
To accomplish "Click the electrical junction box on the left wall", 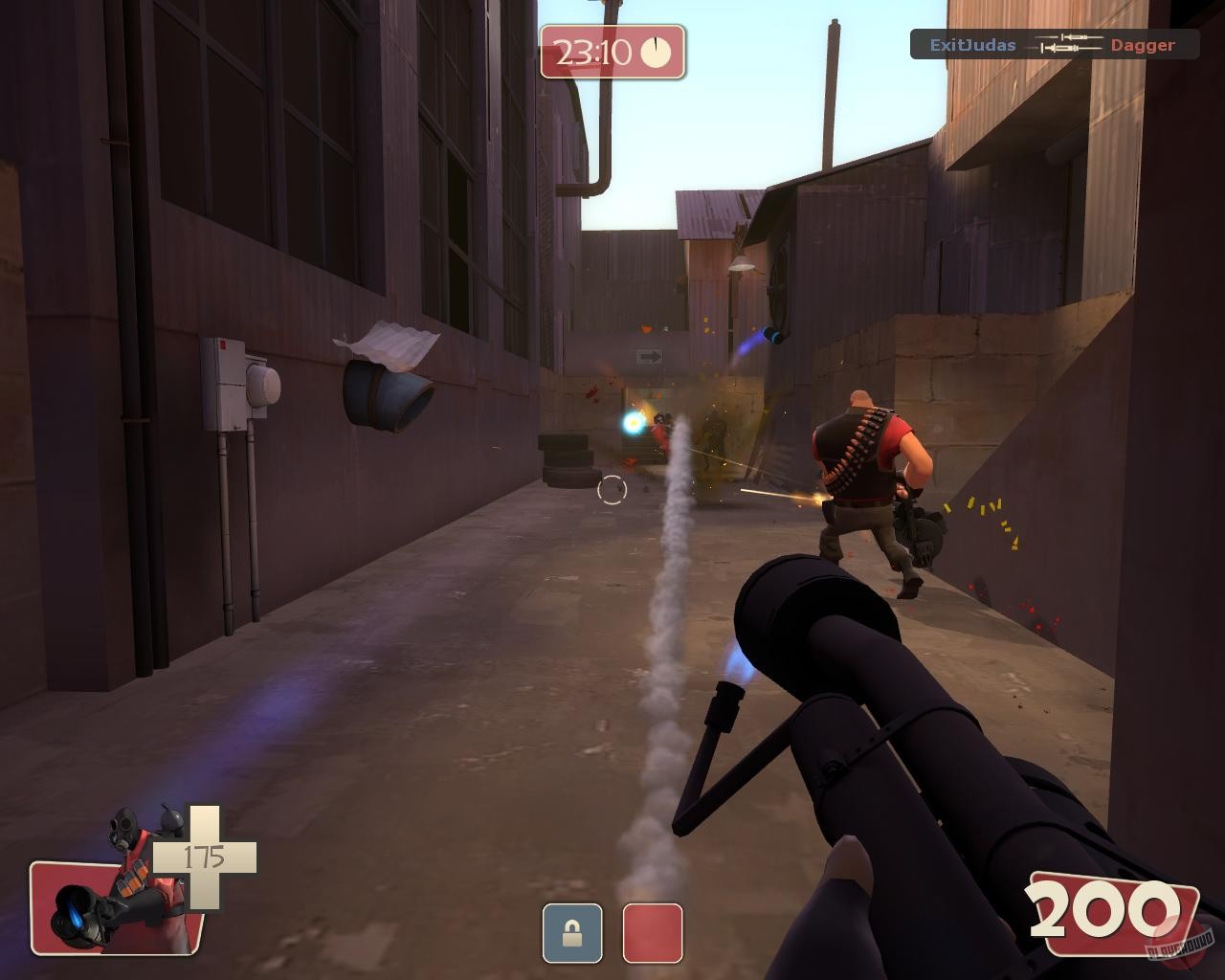I will [x=222, y=383].
